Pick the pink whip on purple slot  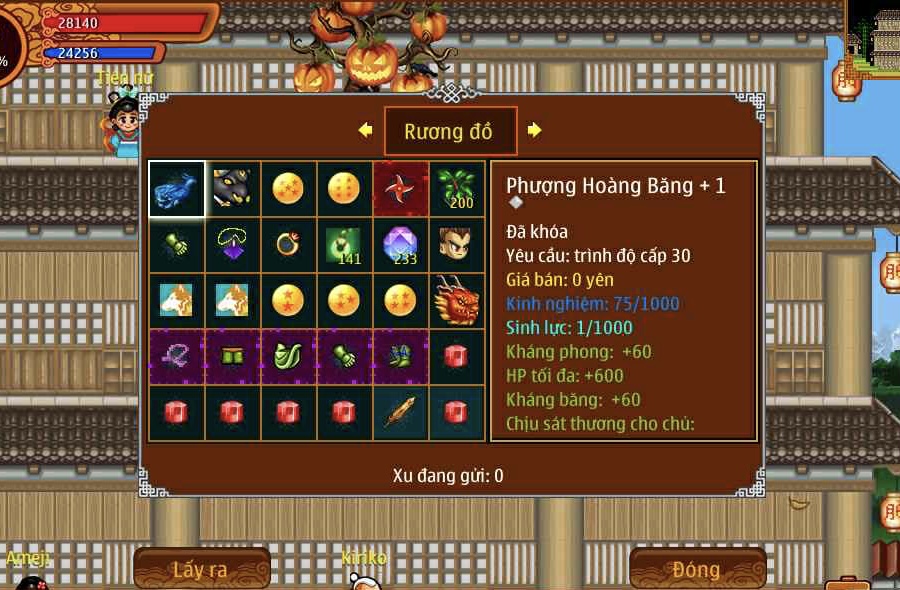coord(177,357)
